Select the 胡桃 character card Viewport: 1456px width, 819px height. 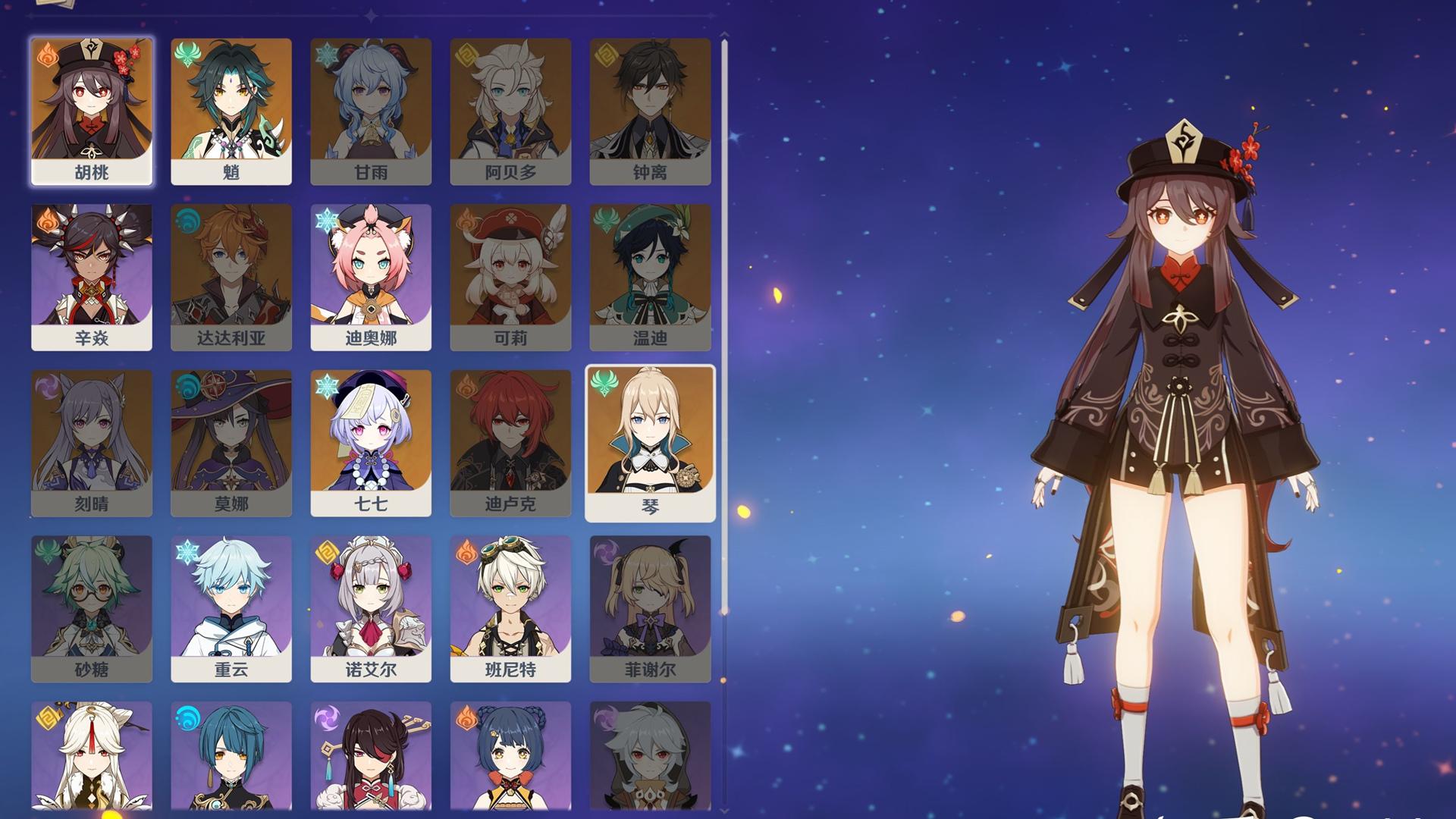[x=92, y=111]
